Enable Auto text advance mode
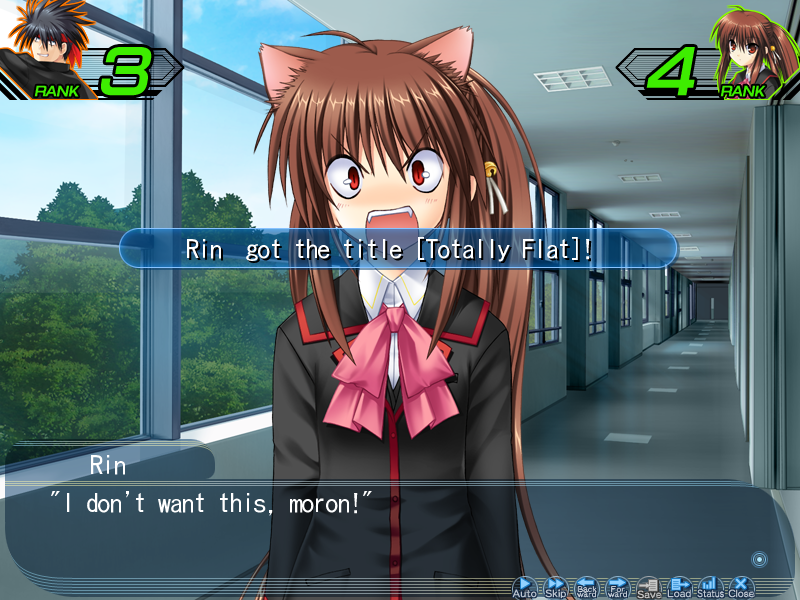The image size is (800, 600). point(525,585)
